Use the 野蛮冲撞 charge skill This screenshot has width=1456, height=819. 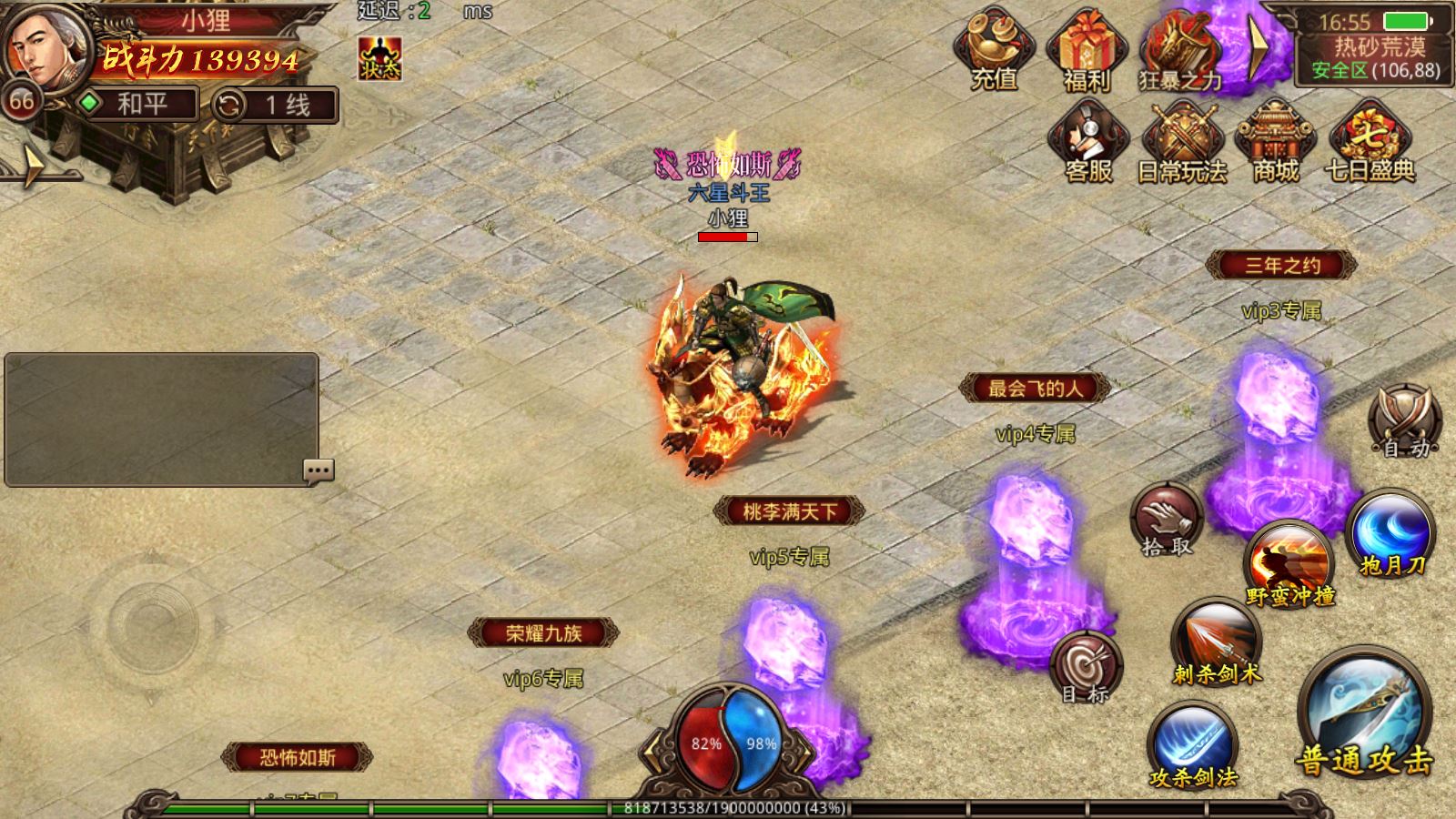(x=1289, y=564)
